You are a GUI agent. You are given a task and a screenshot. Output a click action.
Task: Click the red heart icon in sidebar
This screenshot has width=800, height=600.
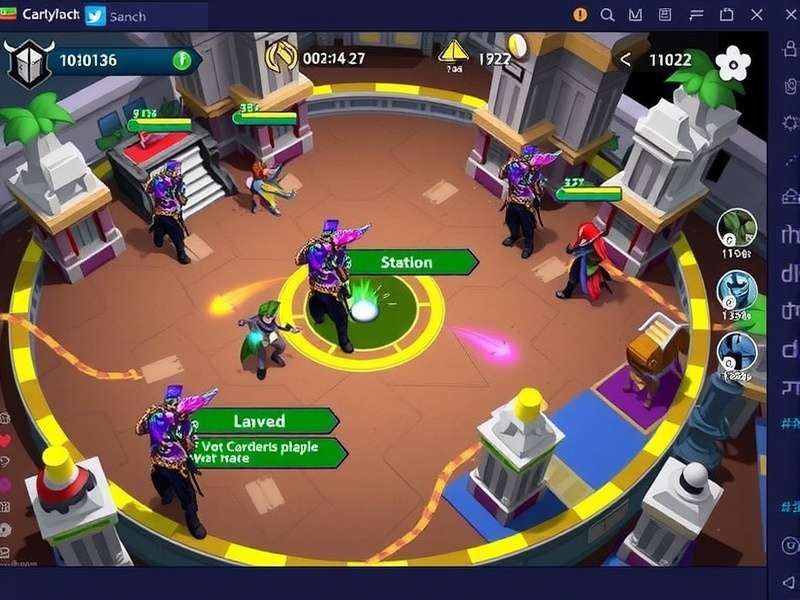click(5, 441)
